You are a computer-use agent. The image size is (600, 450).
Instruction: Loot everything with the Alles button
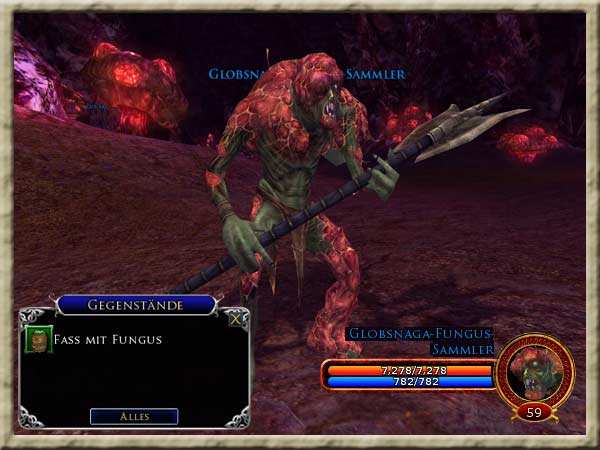(134, 416)
